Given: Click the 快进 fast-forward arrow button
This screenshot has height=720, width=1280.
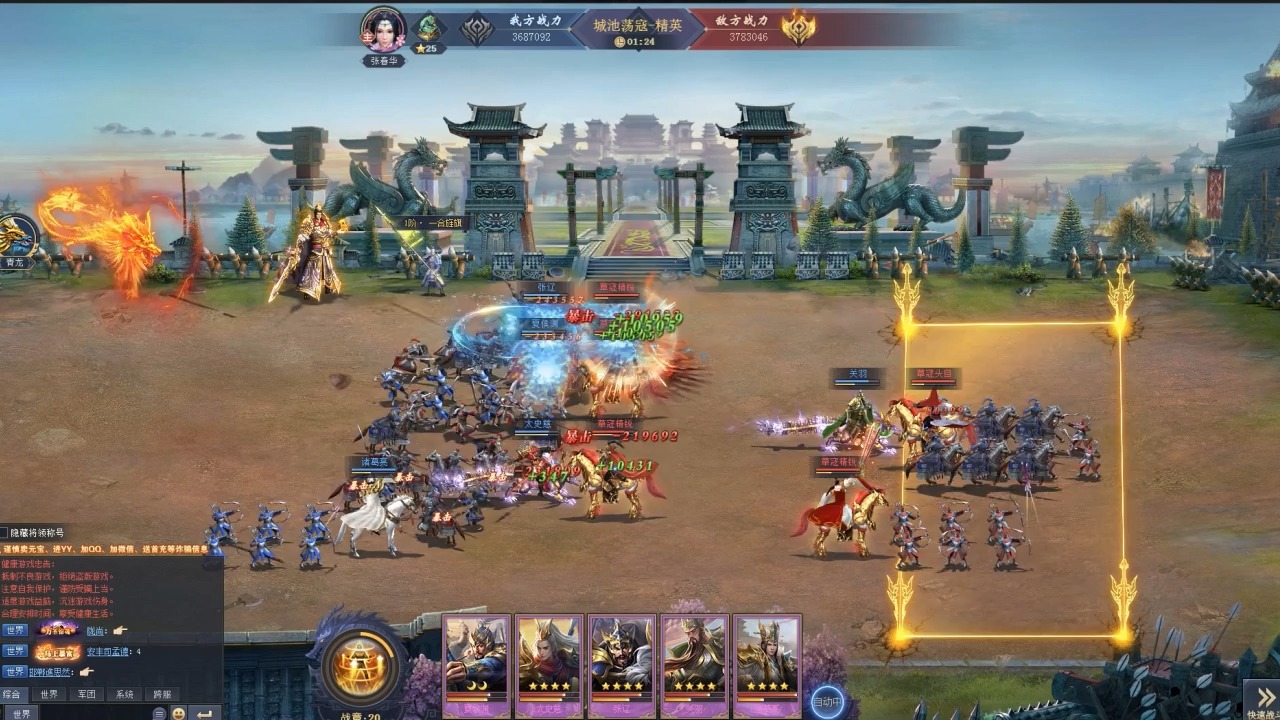Looking at the screenshot, I should pos(1261,699).
